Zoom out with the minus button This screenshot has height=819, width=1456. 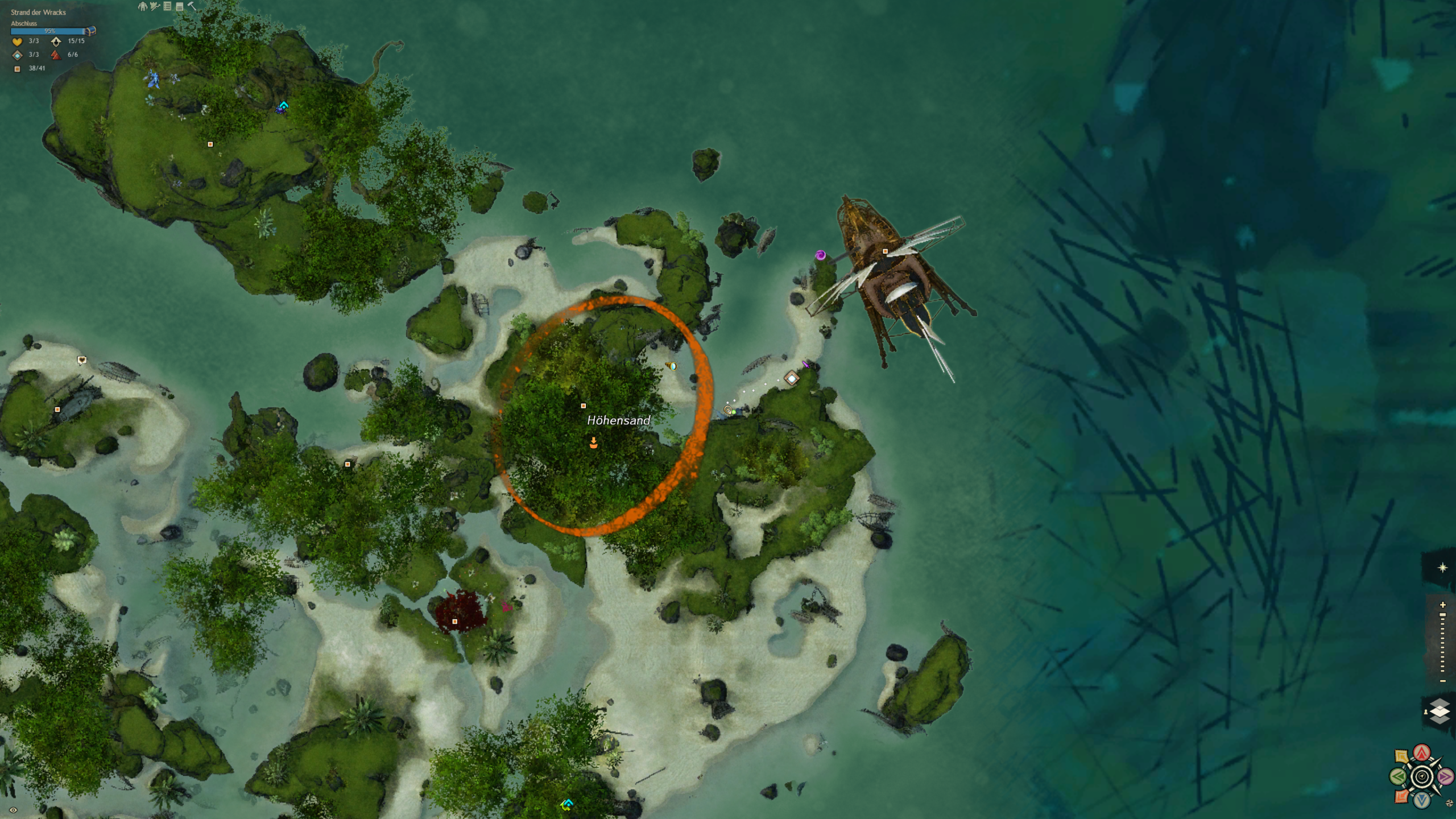pos(1442,681)
